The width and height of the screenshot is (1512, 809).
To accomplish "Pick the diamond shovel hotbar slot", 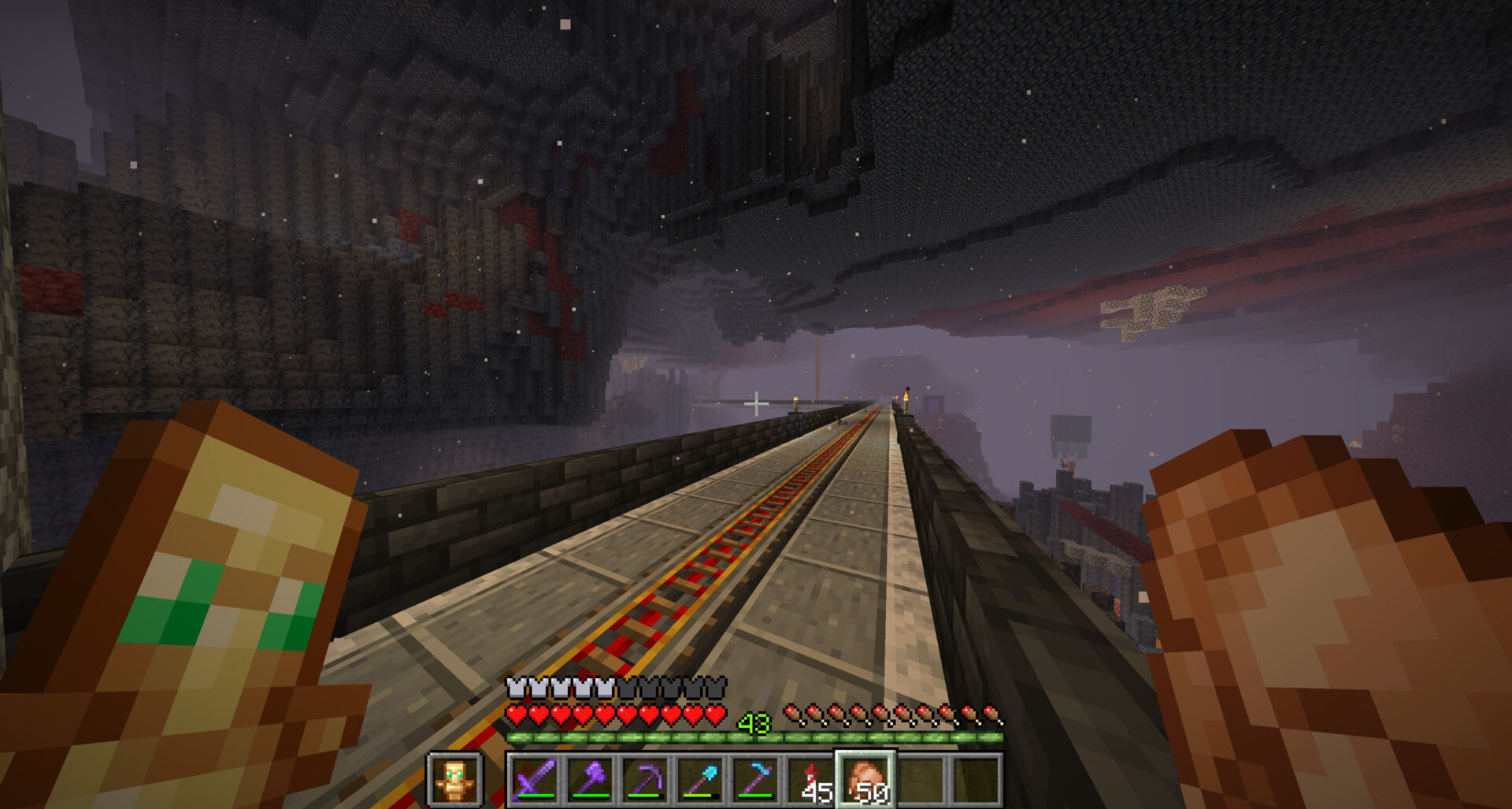I will (701, 780).
